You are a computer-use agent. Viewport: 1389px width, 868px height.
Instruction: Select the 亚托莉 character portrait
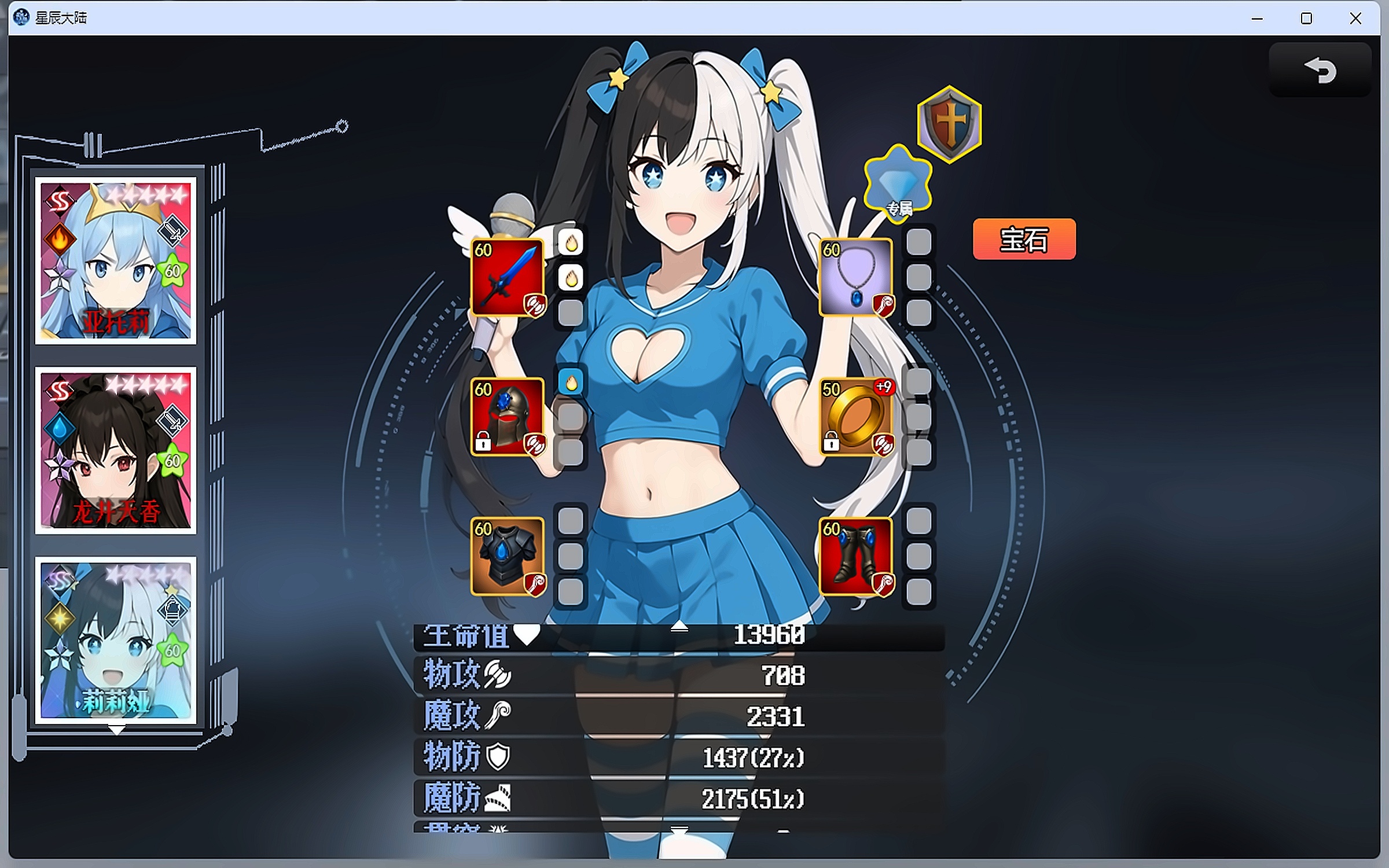coord(116,261)
